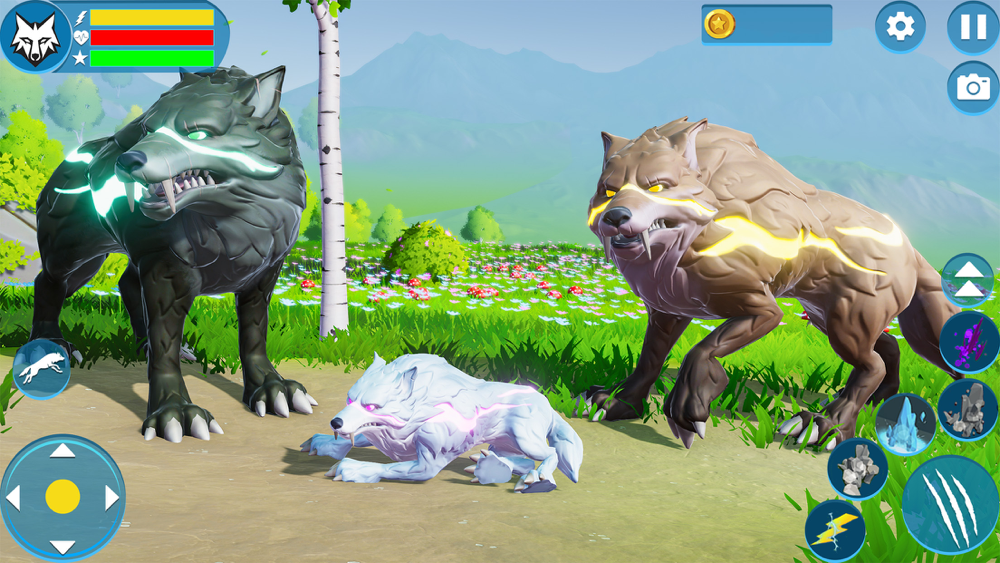Activate the grey boulder pile ability
The image size is (1000, 563).
(x=857, y=468)
